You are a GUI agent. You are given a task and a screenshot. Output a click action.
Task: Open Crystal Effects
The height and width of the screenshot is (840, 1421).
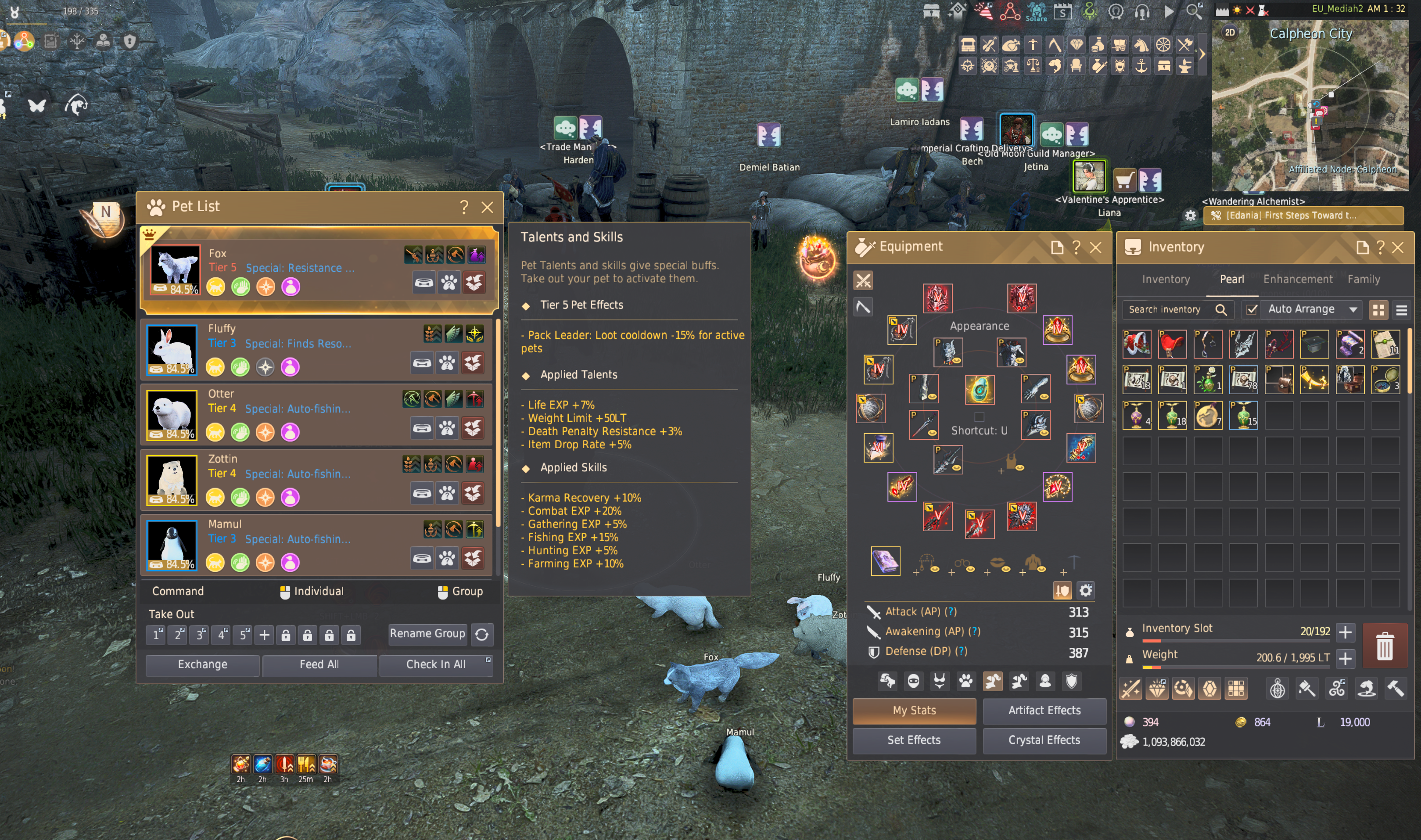(1044, 740)
